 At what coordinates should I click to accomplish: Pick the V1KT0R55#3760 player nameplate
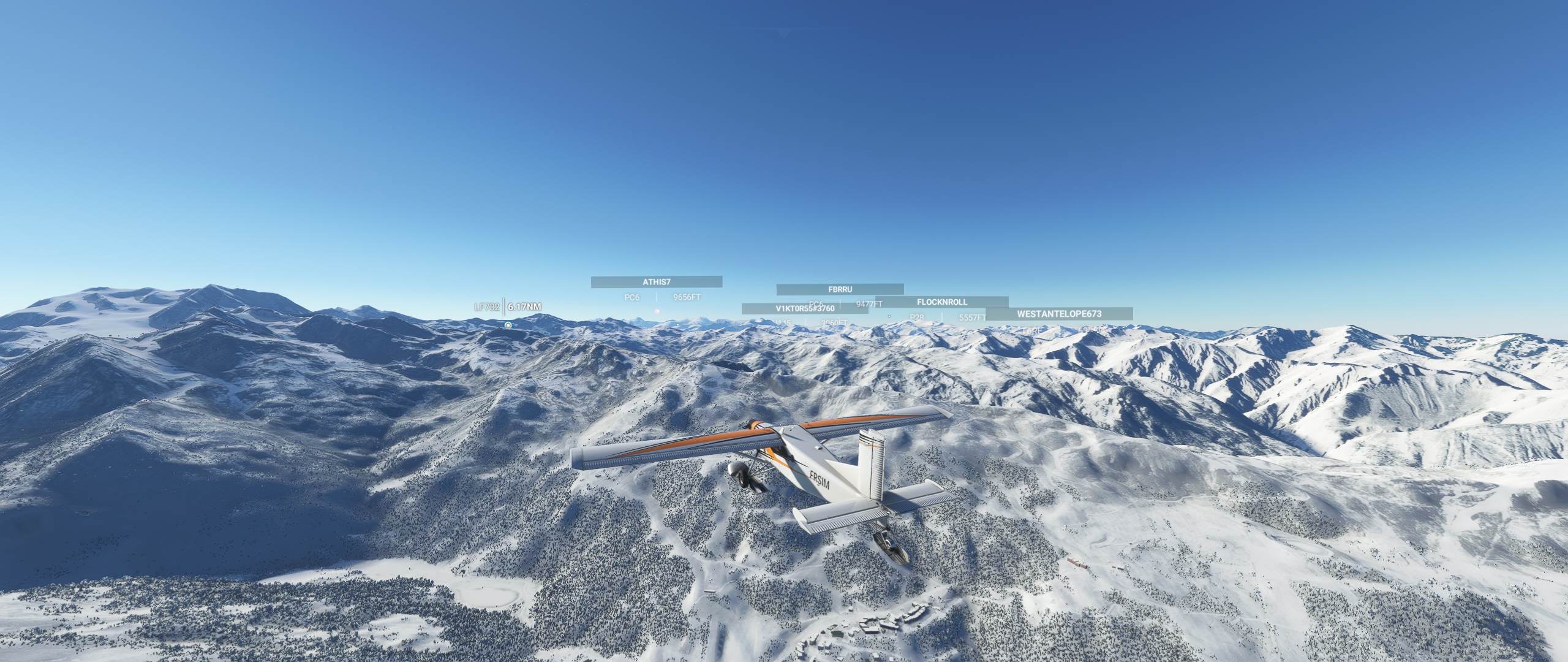(x=804, y=308)
